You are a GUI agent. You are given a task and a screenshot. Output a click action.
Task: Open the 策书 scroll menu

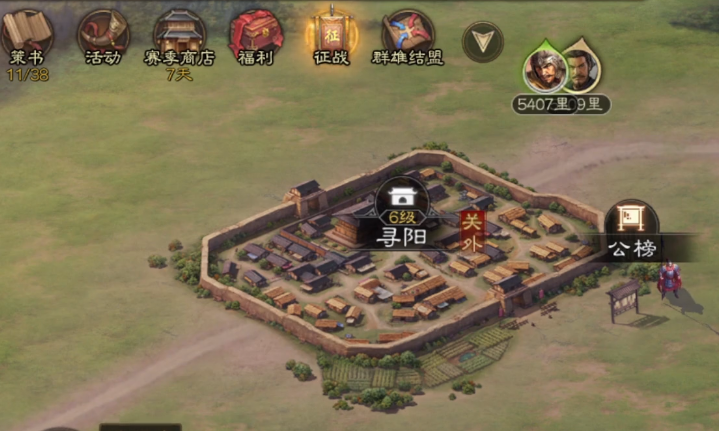[27, 36]
